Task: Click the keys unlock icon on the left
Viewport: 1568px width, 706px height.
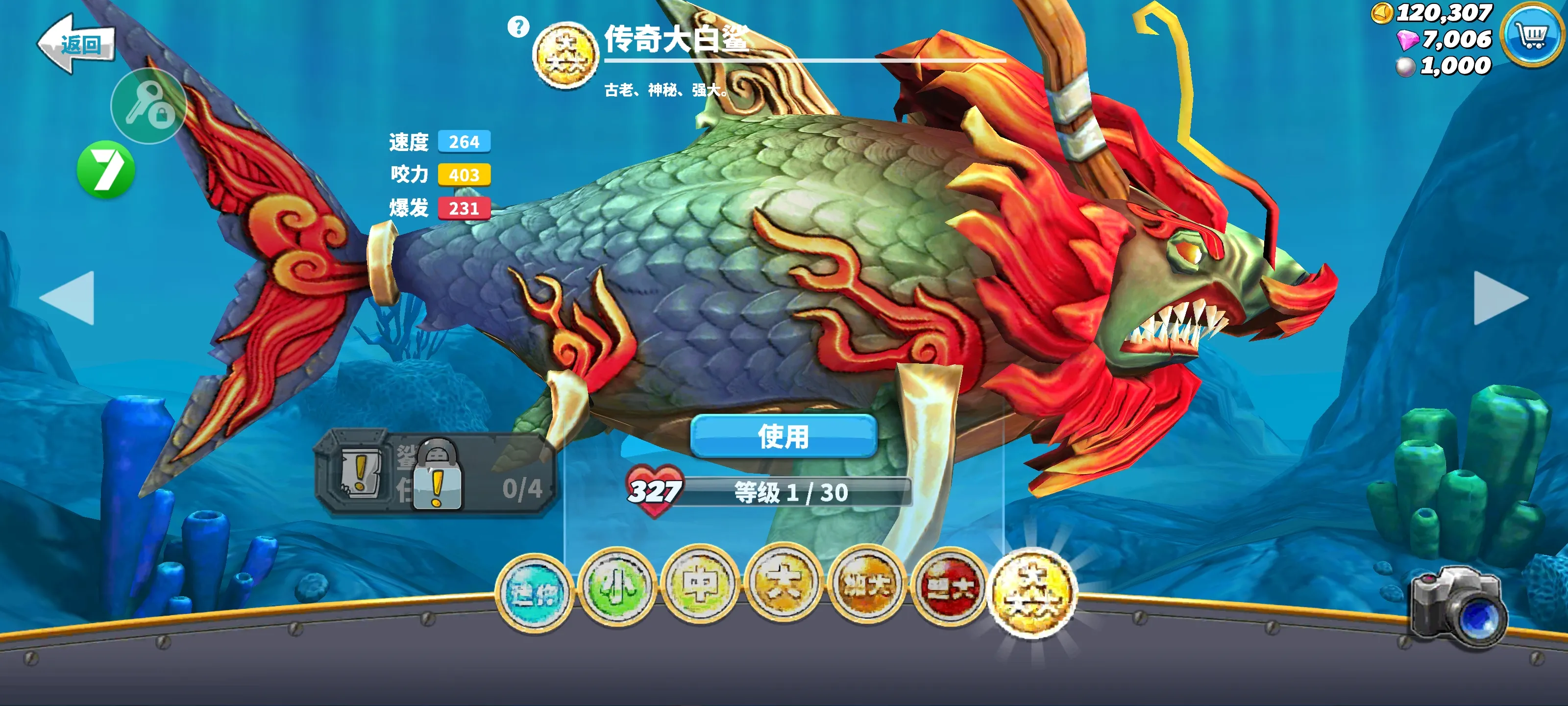Action: pos(148,105)
